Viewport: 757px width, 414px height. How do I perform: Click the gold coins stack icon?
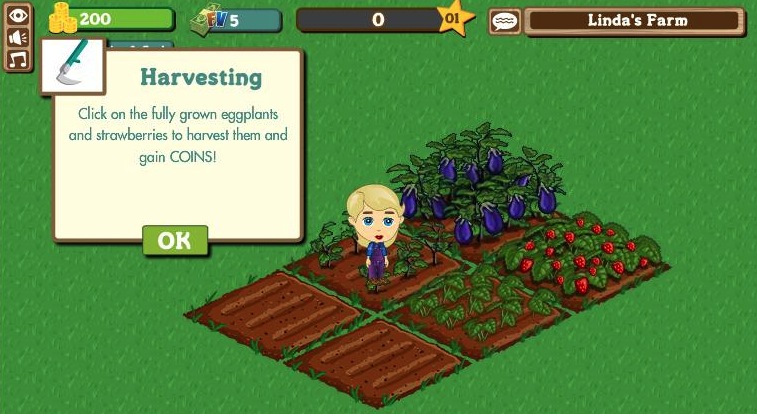[63, 17]
